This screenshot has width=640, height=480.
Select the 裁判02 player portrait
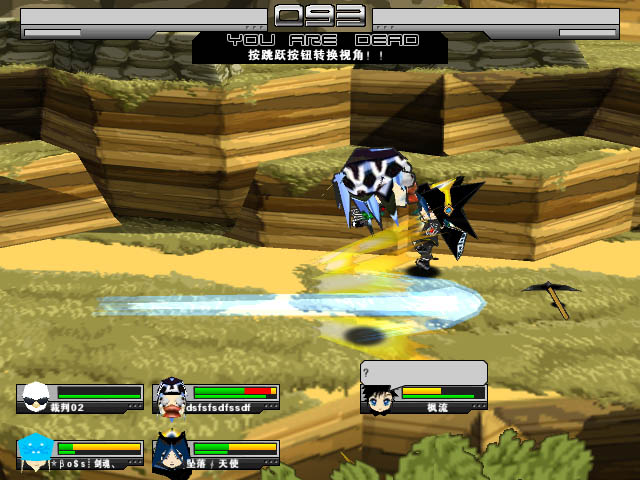(x=36, y=398)
